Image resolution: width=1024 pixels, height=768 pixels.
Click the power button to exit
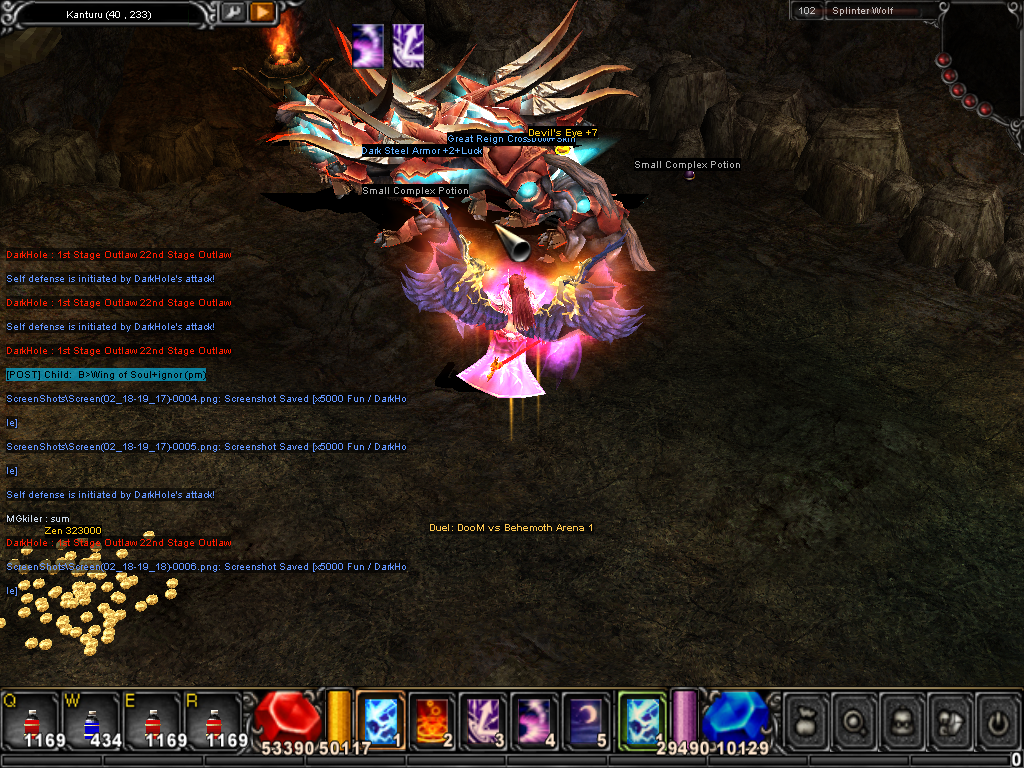point(996,720)
